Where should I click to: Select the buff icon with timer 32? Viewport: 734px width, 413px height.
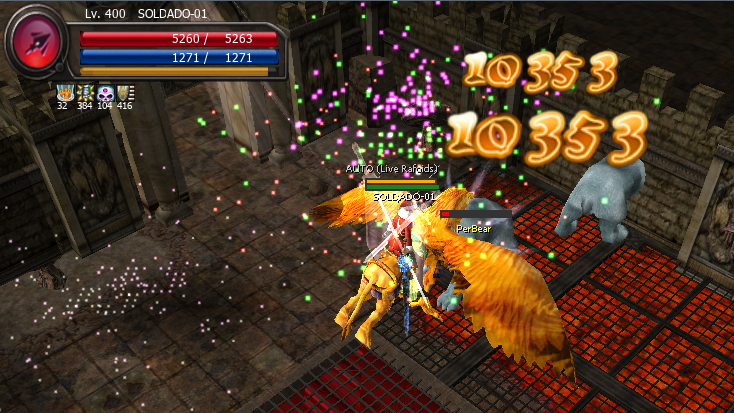[64, 92]
